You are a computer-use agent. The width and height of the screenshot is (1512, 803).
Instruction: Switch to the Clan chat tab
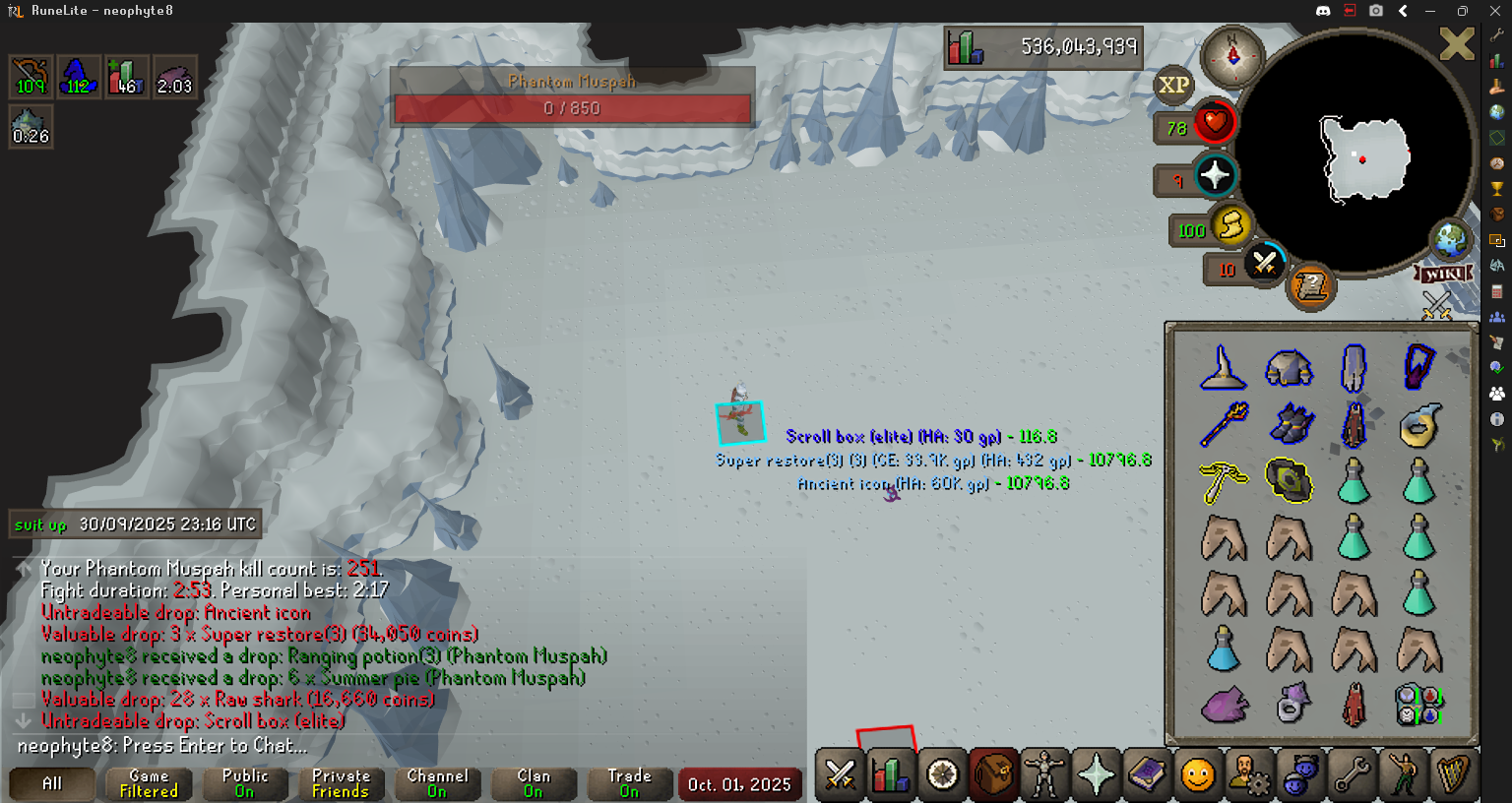(533, 783)
